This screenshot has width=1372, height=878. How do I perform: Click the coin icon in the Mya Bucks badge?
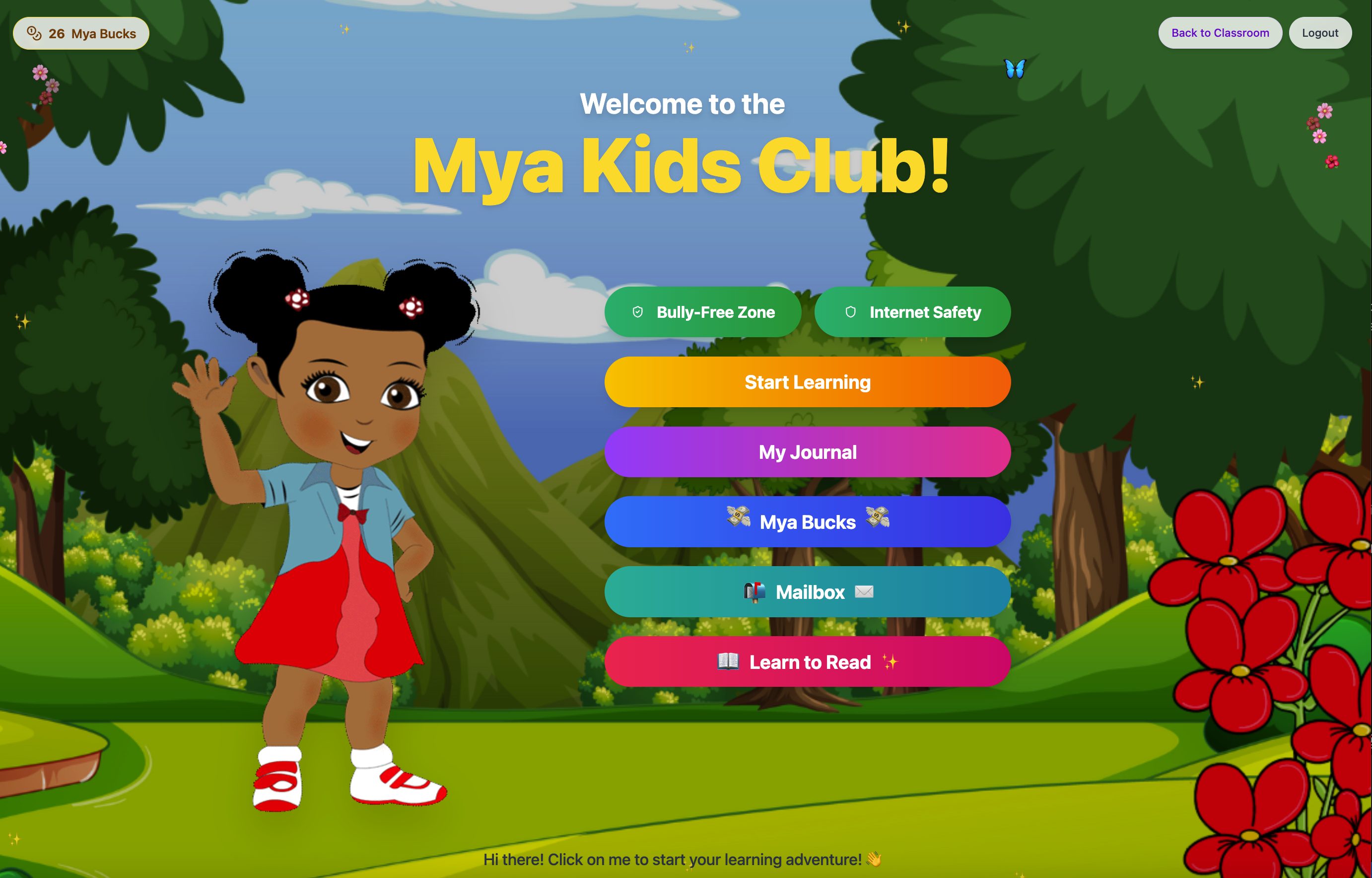point(34,33)
